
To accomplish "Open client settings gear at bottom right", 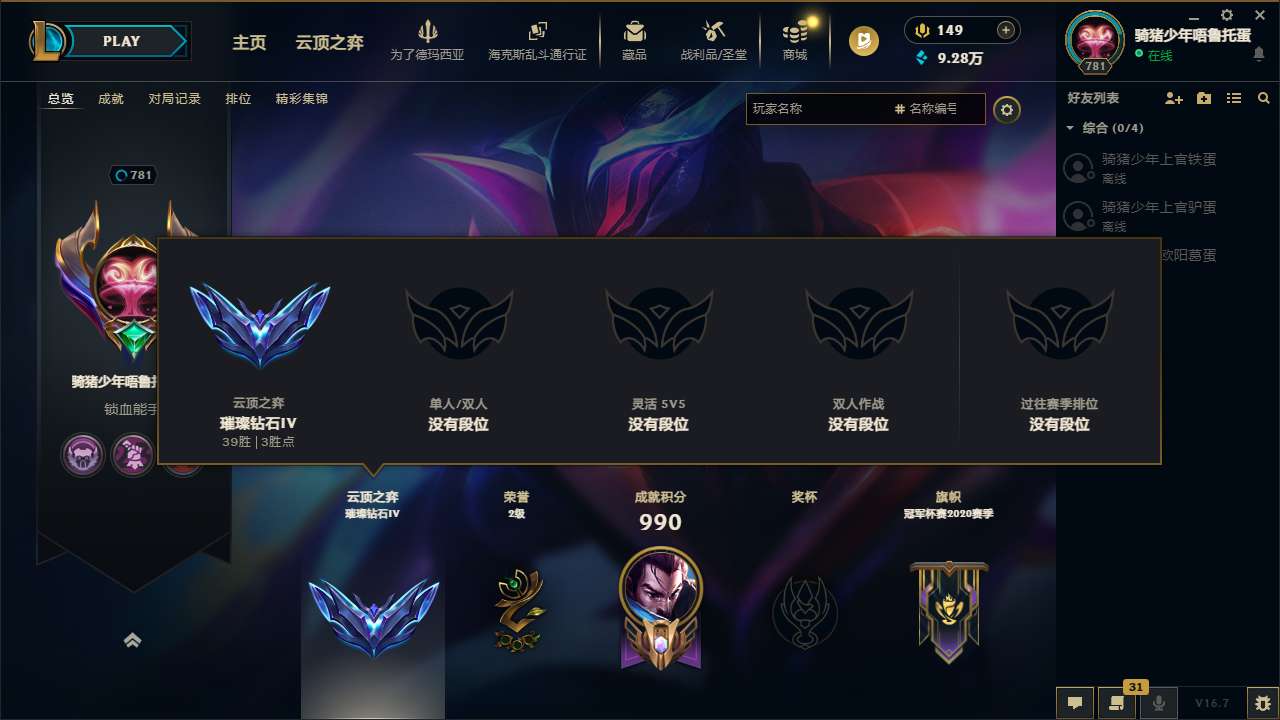I will [x=1262, y=702].
